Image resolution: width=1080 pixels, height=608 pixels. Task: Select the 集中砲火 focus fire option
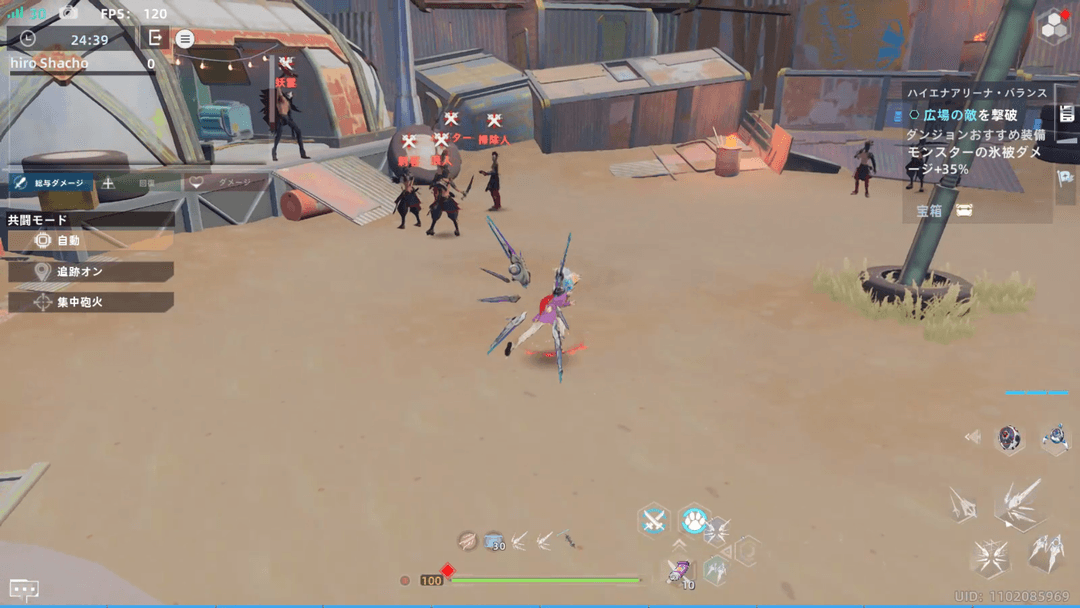90,302
